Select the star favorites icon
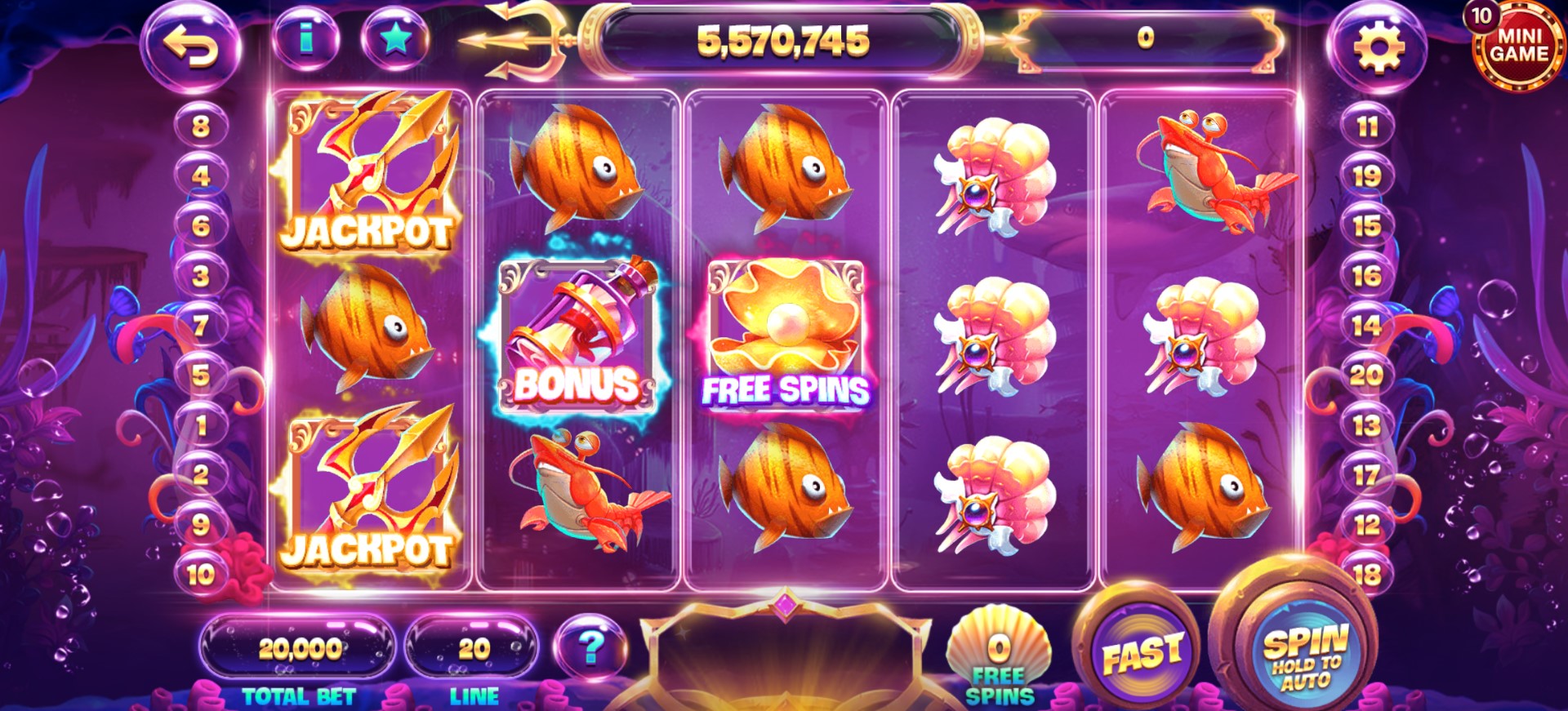 pyautogui.click(x=394, y=37)
